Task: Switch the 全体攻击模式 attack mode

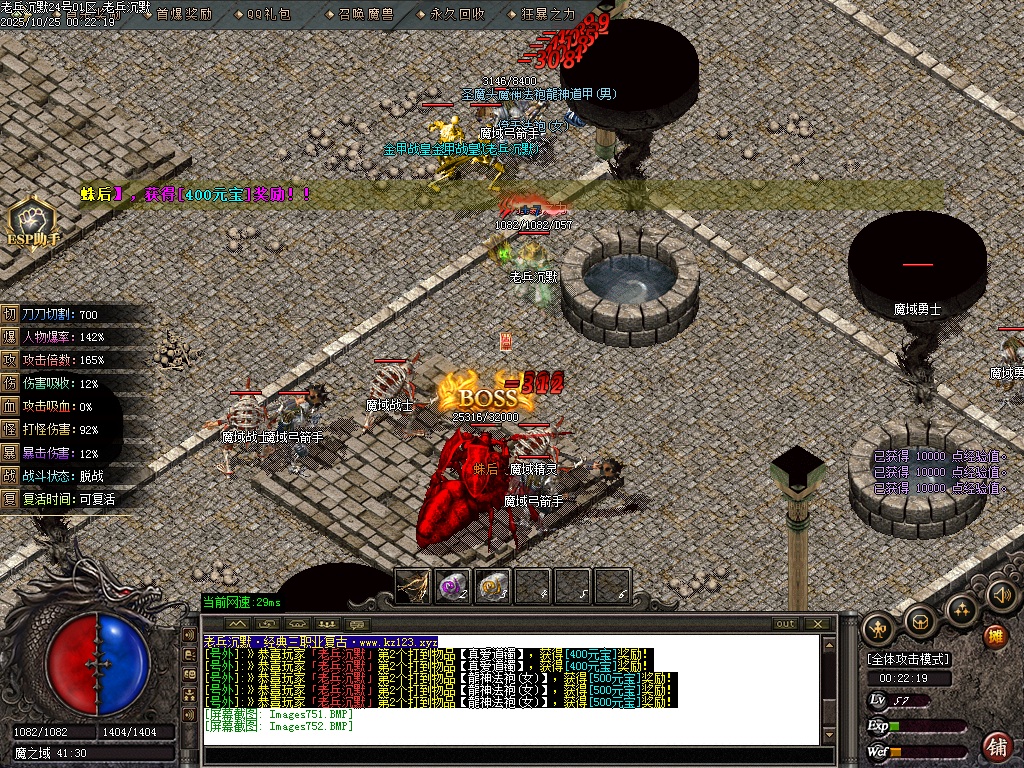Action: tap(909, 659)
